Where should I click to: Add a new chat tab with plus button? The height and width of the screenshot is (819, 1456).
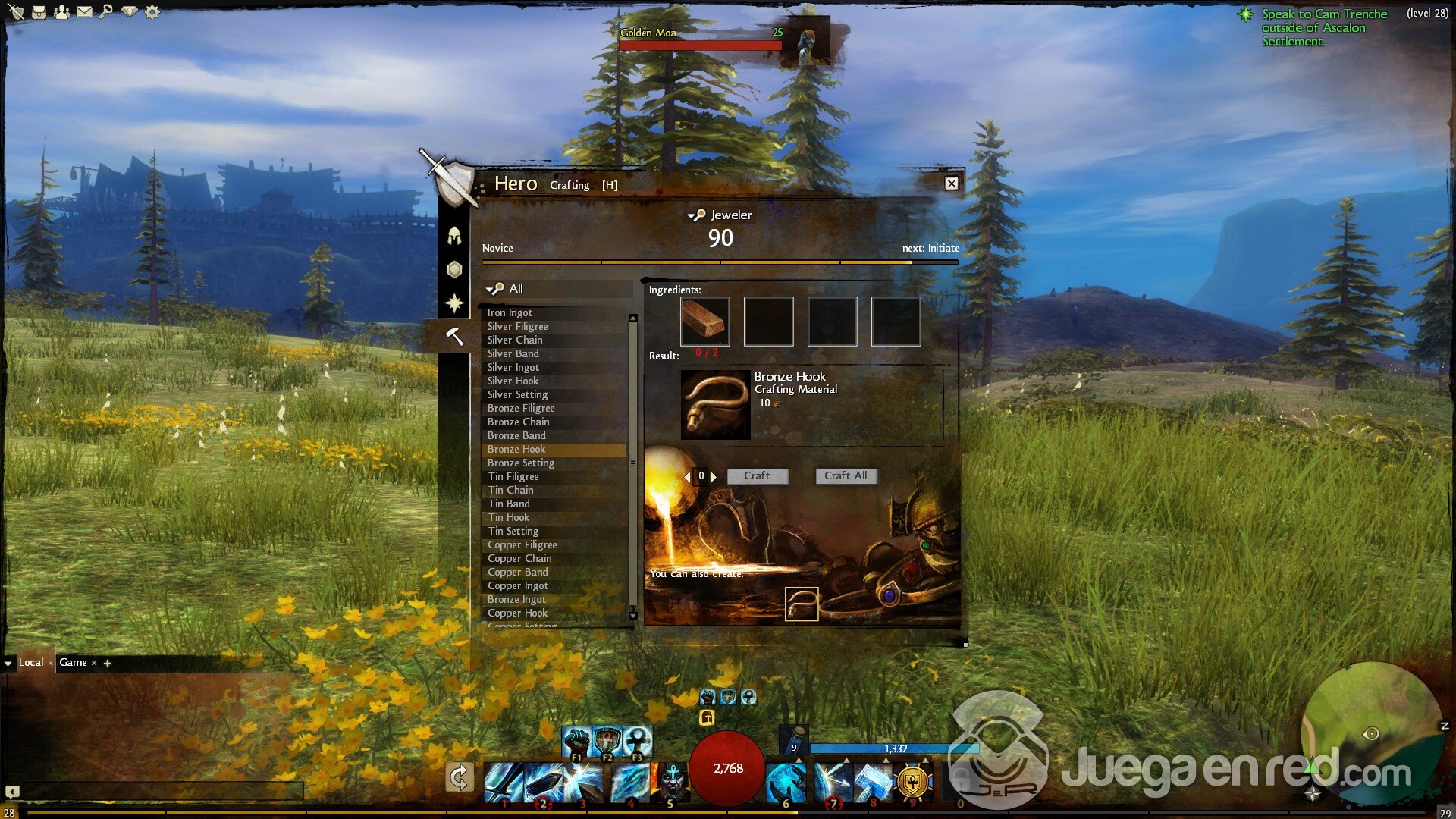[108, 663]
